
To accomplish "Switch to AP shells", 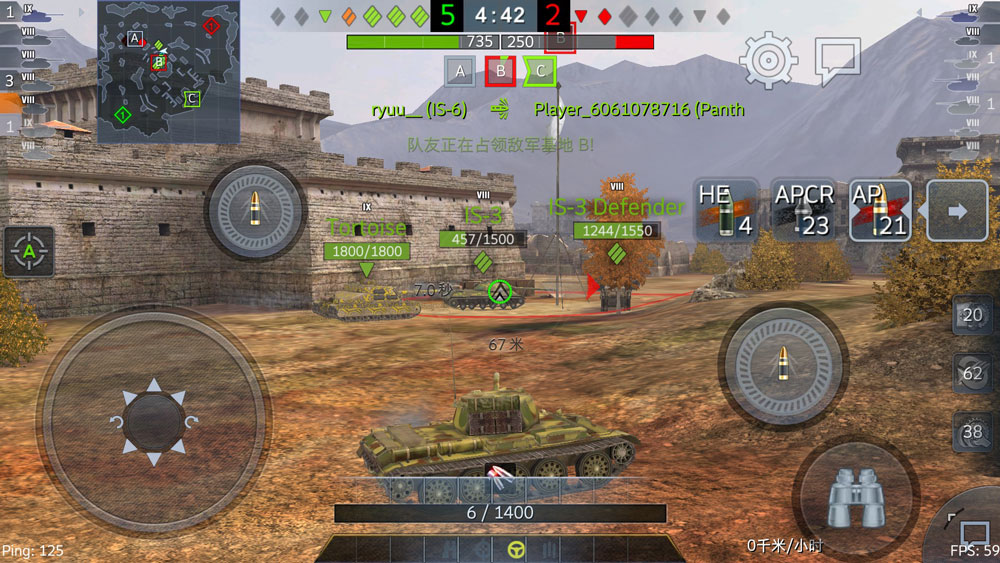I will [880, 210].
